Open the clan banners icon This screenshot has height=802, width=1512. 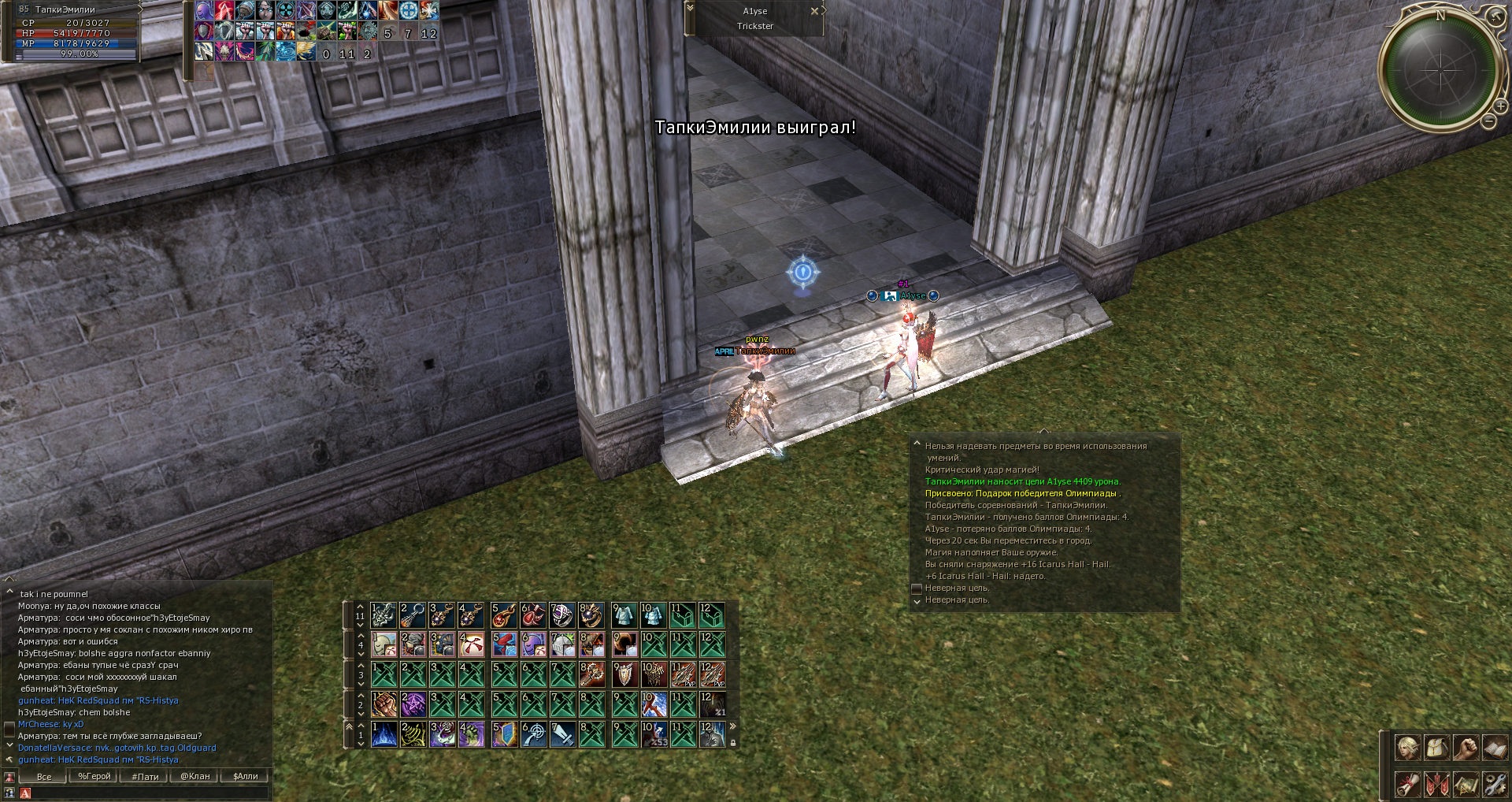click(x=1437, y=785)
